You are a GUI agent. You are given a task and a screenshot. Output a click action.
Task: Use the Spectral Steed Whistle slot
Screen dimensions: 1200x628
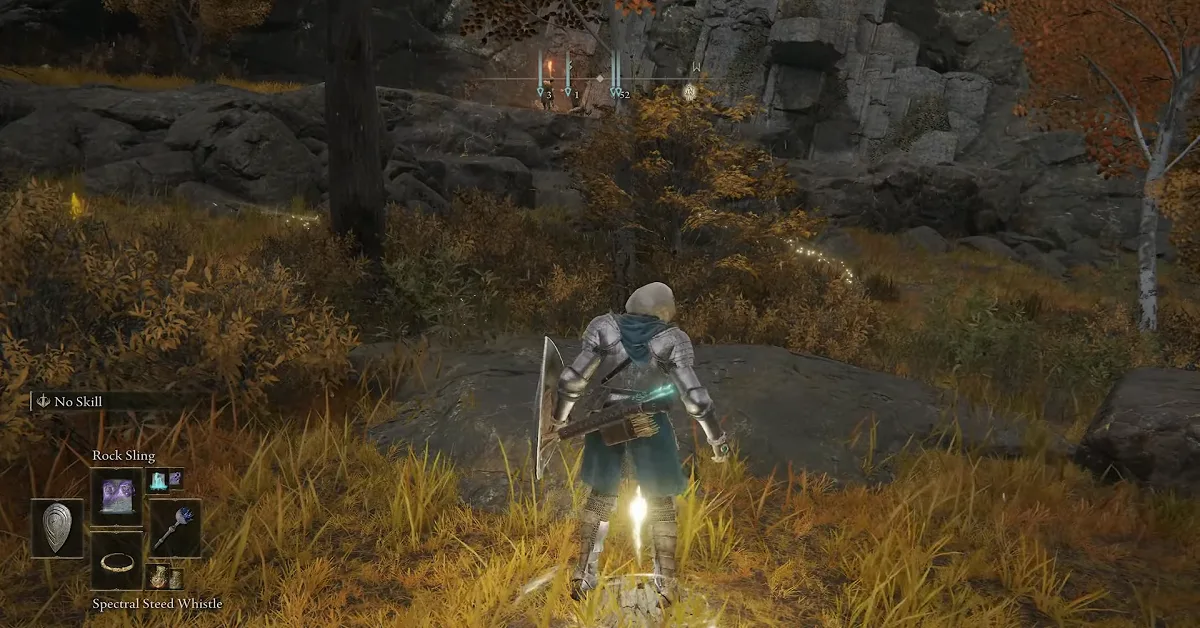(117, 561)
